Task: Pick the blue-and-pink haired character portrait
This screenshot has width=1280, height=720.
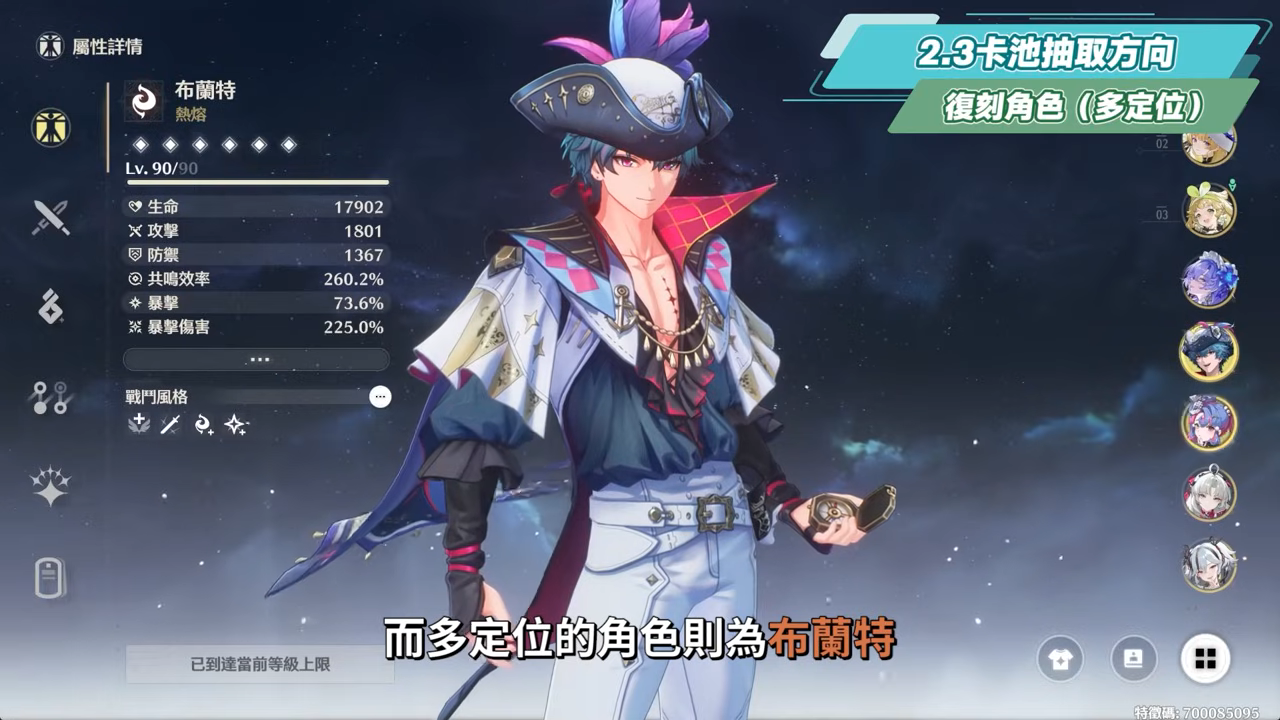Action: [1210, 423]
